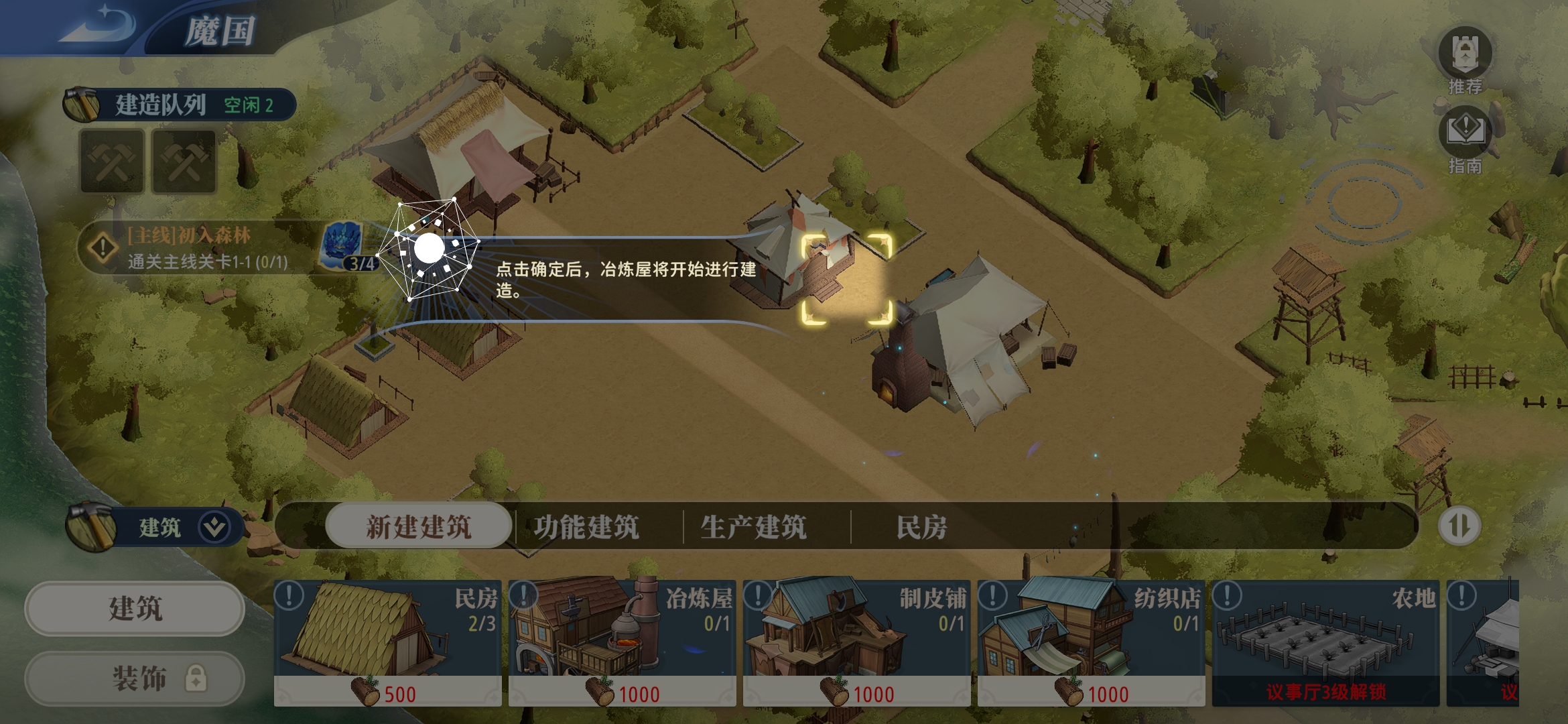1568x724 pixels.
Task: Expand the 建筑 category dropdown chevron
Action: 213,527
